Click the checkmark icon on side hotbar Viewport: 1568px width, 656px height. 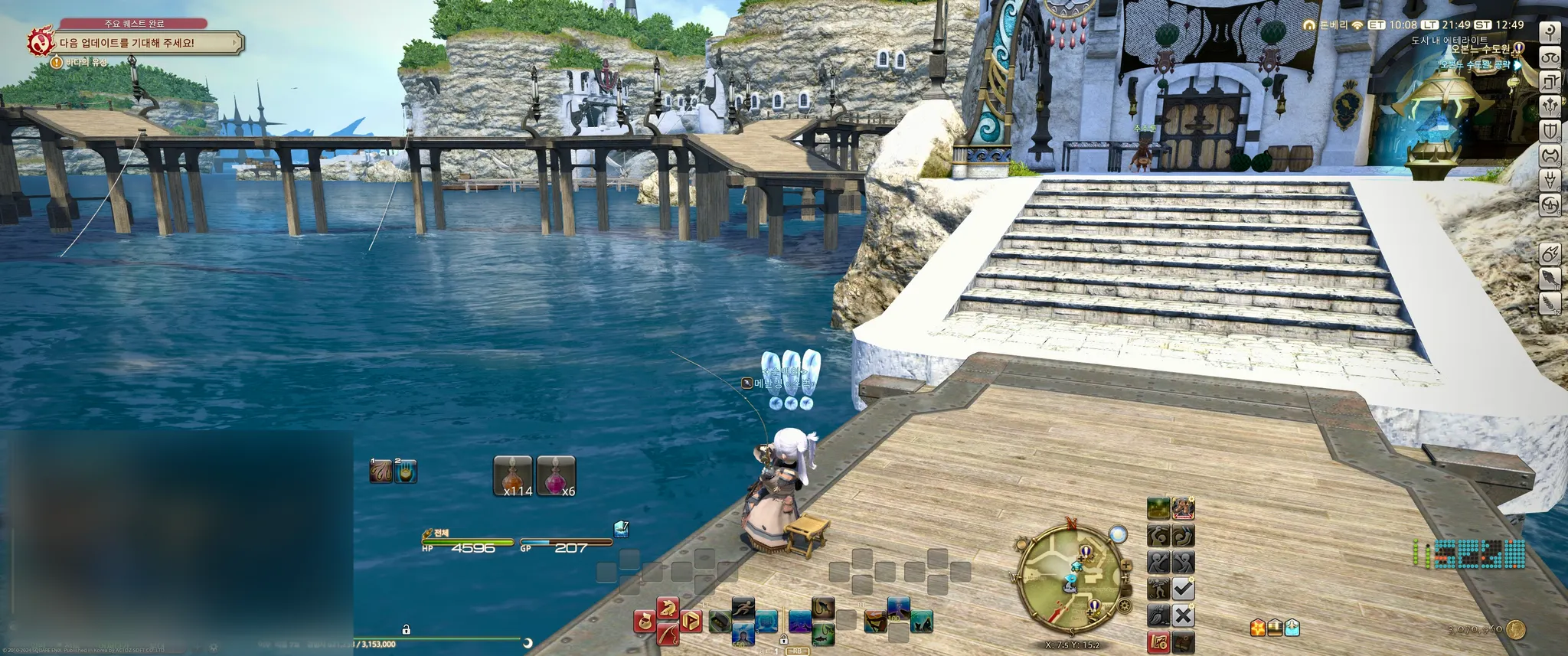coord(1183,589)
